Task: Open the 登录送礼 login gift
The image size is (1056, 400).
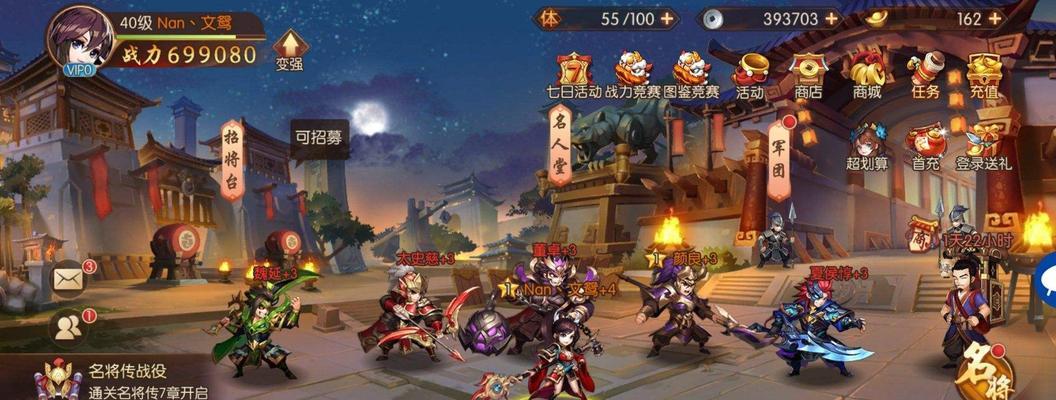Action: tap(984, 147)
